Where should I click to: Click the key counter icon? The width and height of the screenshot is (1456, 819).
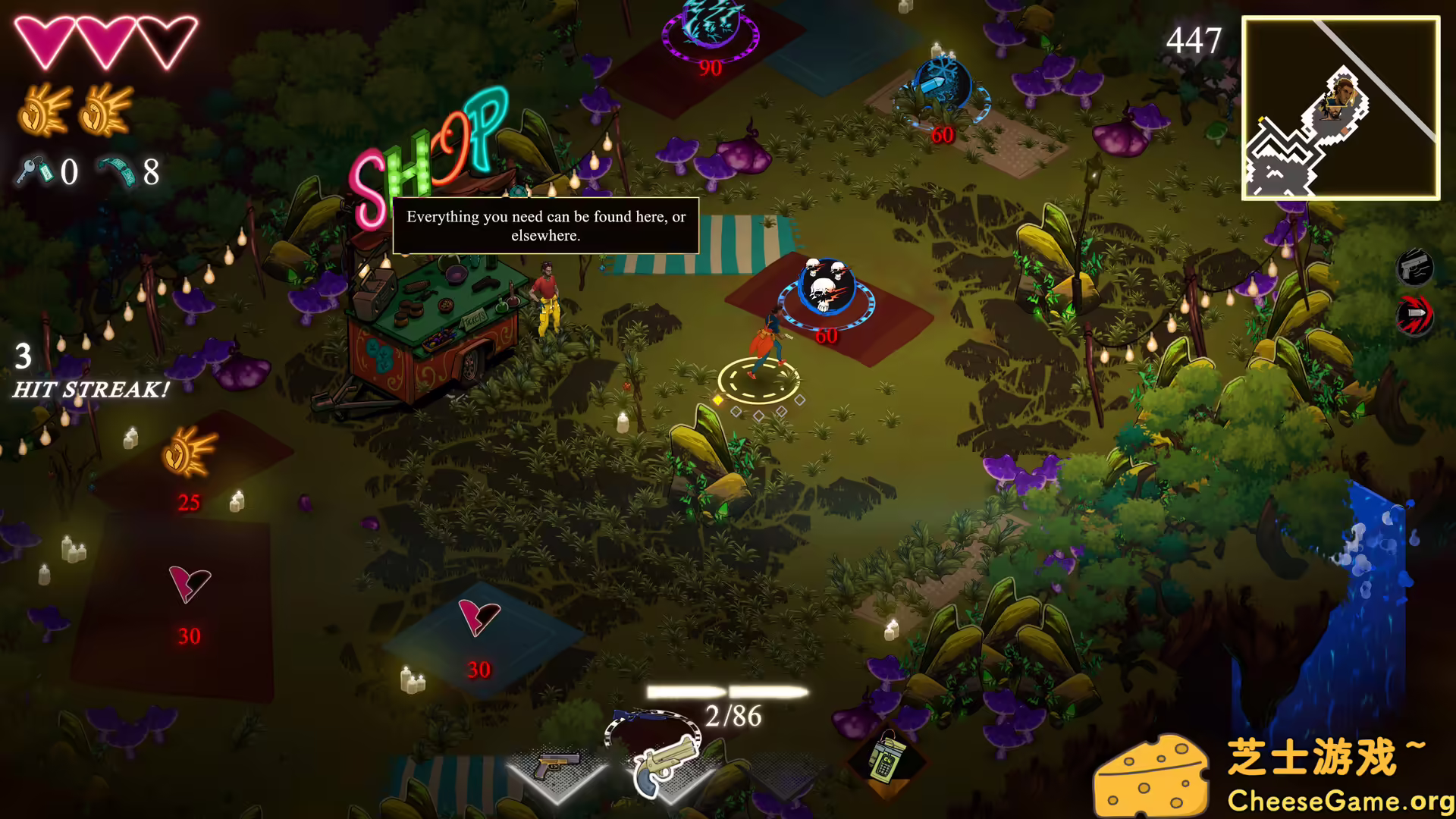pyautogui.click(x=34, y=173)
